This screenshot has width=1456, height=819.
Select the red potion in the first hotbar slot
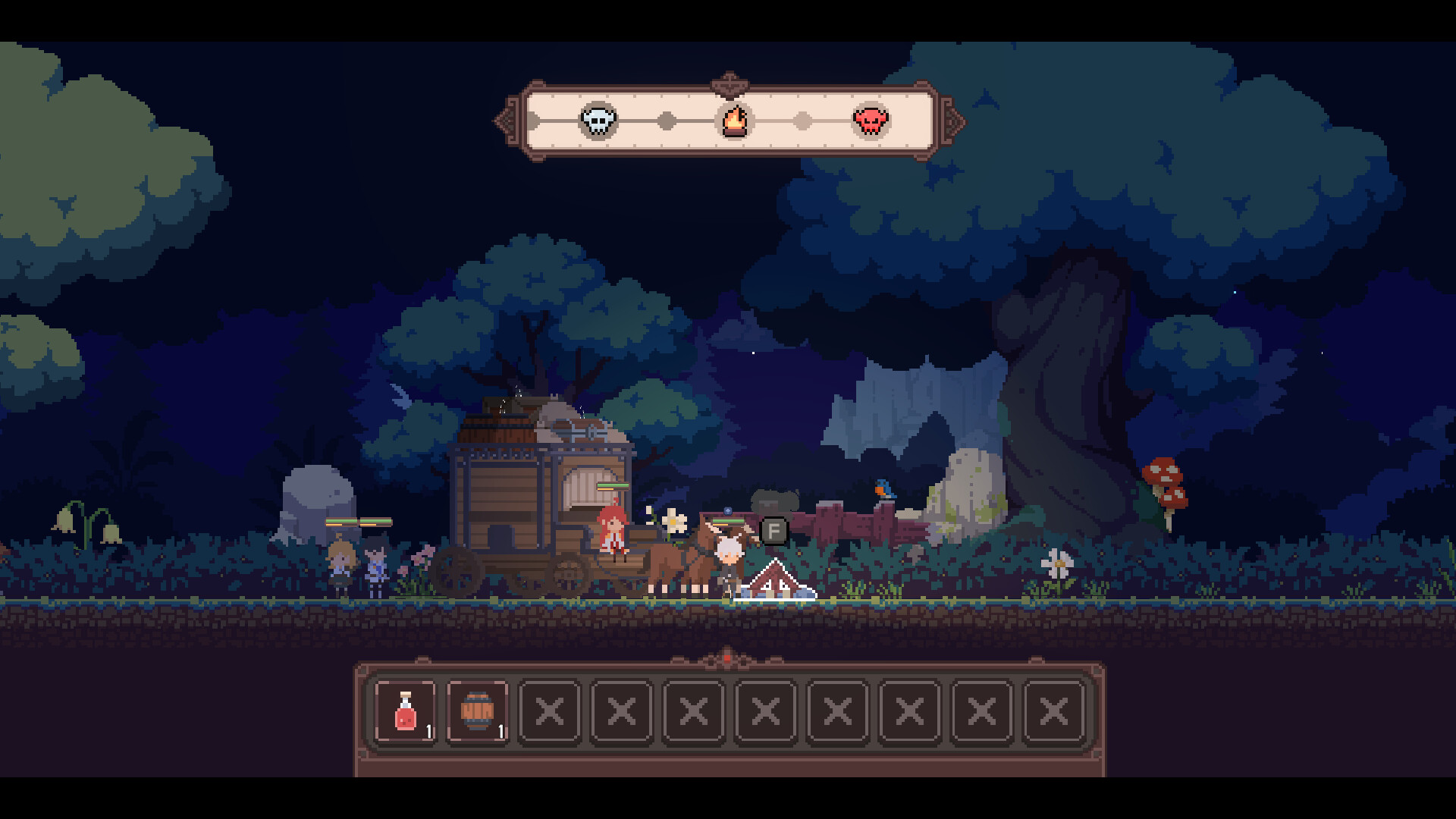click(406, 711)
